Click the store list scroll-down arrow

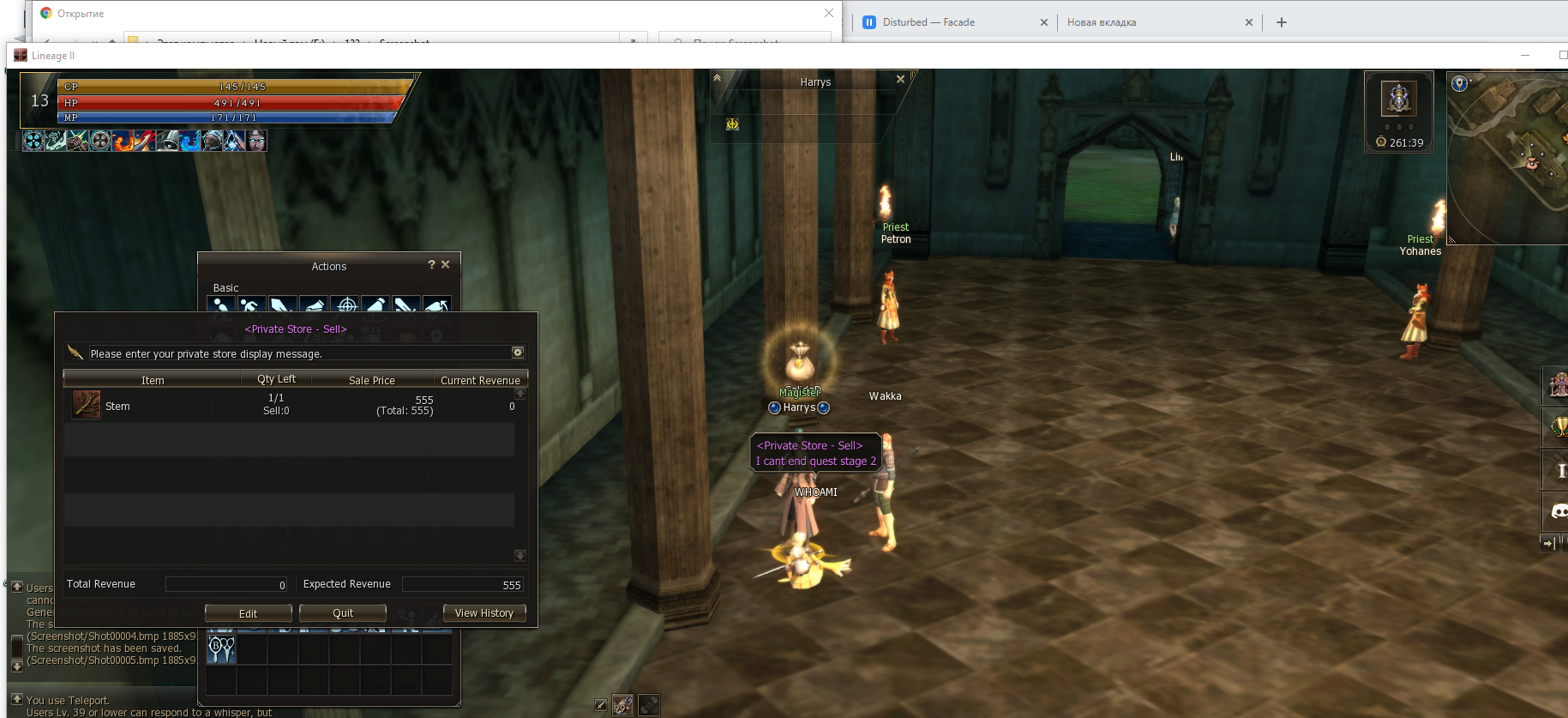pos(520,556)
